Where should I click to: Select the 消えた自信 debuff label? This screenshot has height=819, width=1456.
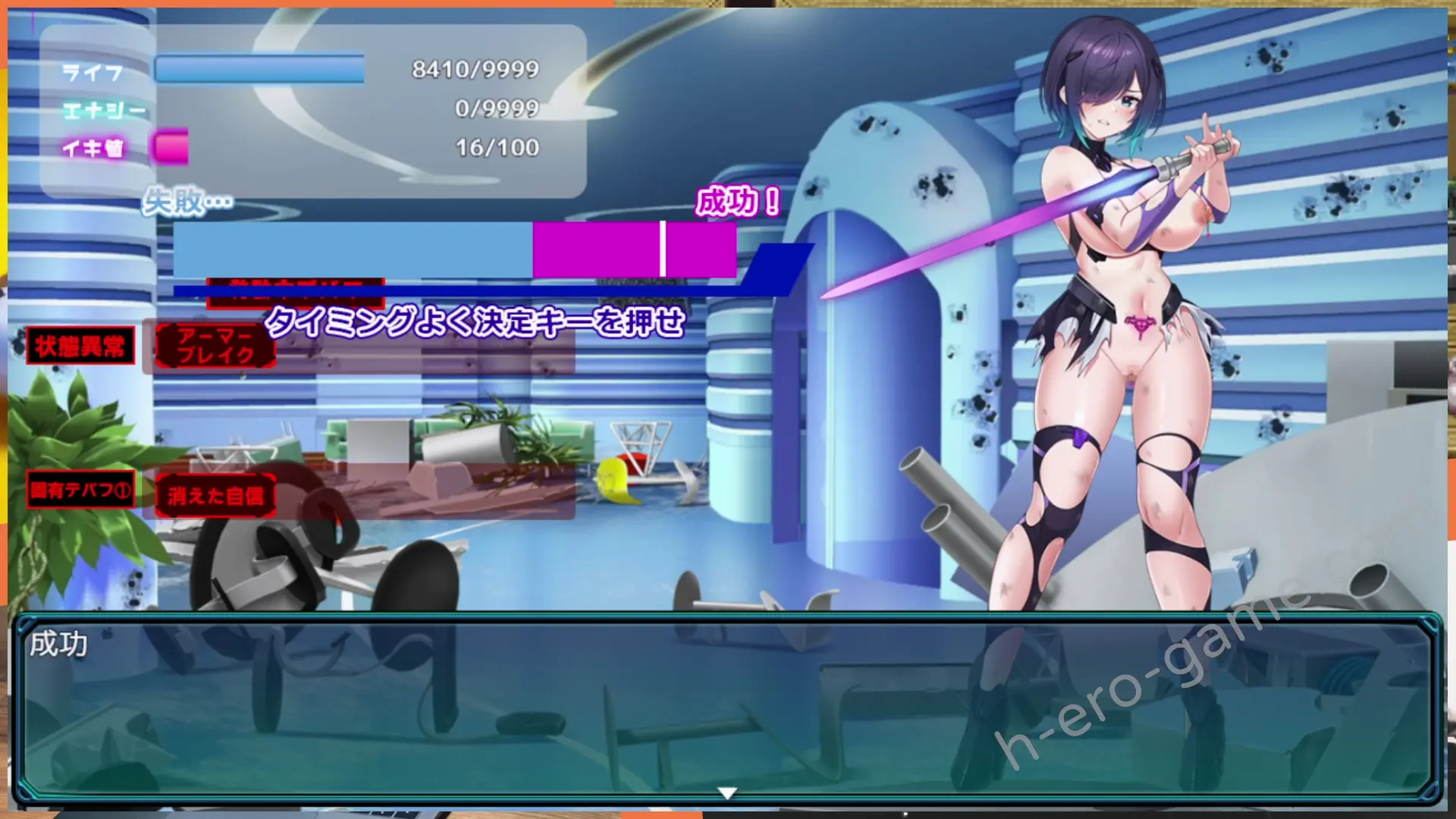click(x=215, y=496)
